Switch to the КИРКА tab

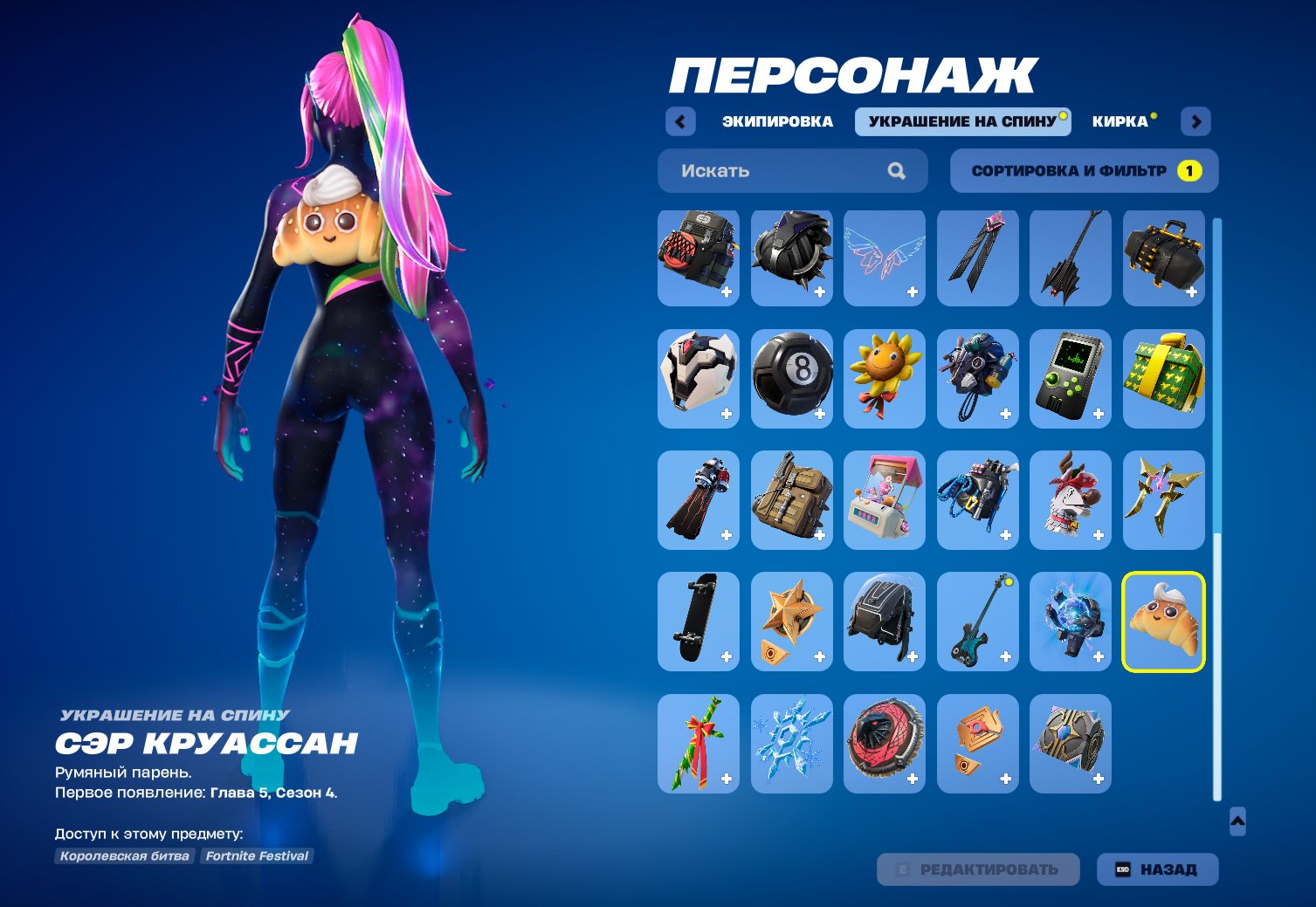point(1120,121)
